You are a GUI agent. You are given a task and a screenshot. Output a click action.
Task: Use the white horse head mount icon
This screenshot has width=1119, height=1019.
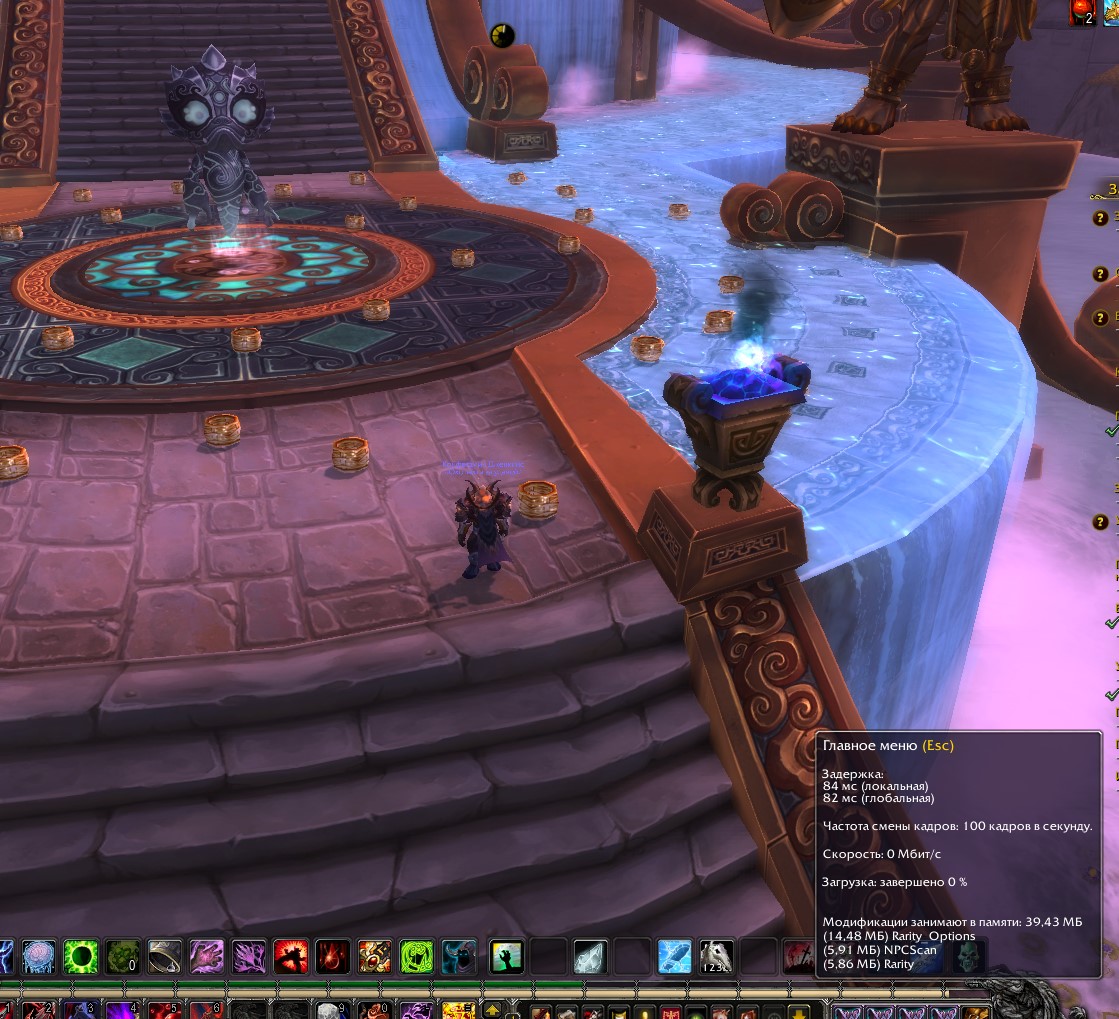[716, 957]
